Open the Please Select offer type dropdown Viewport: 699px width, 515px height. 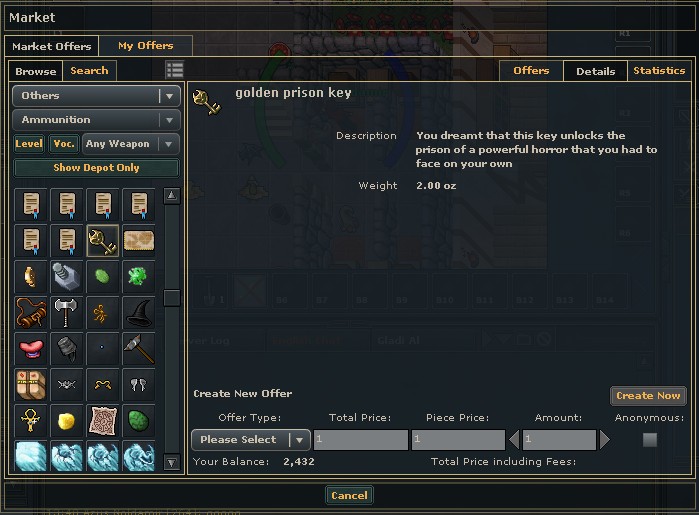(x=250, y=439)
